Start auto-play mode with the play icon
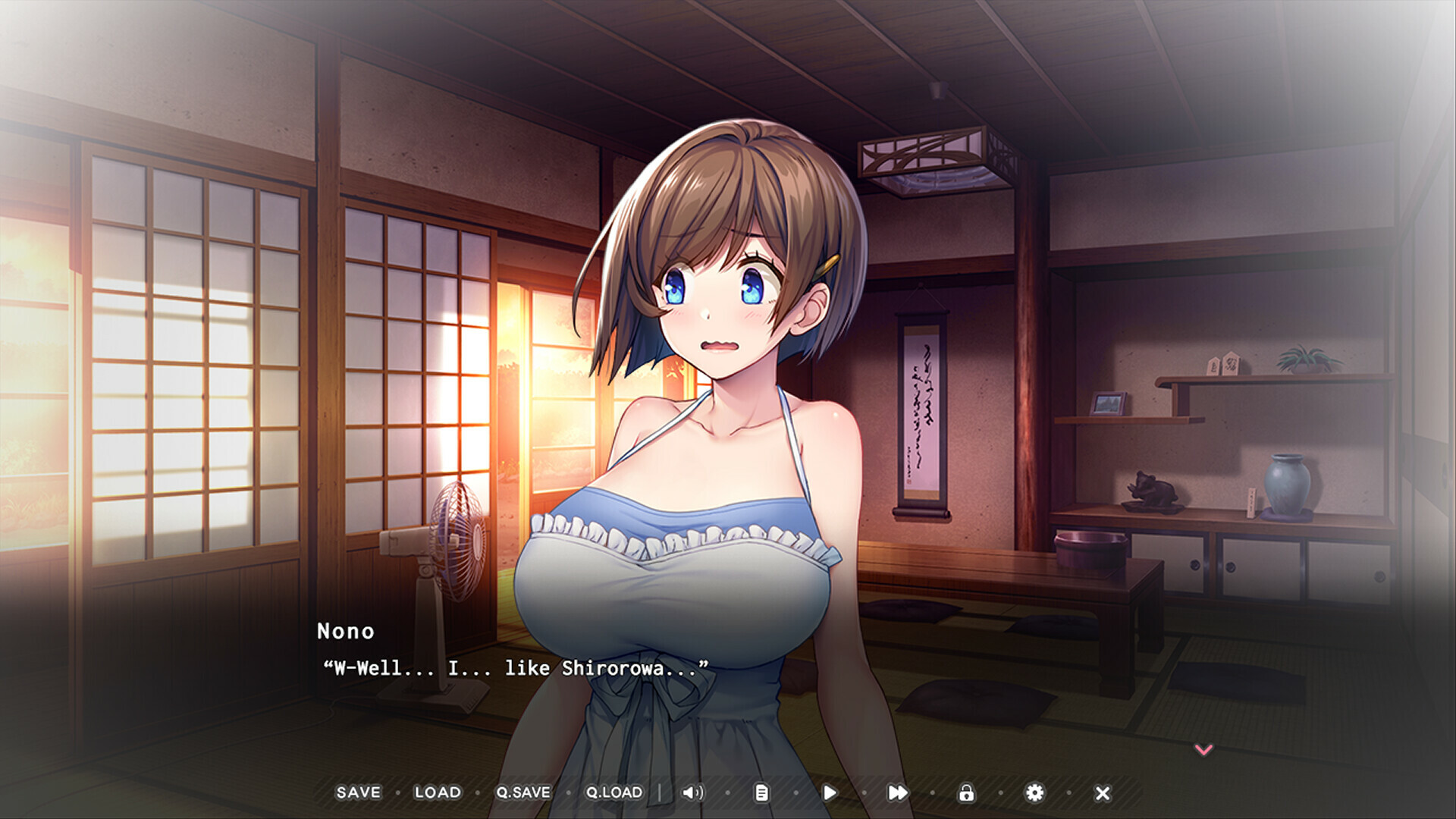The height and width of the screenshot is (819, 1456). [830, 792]
